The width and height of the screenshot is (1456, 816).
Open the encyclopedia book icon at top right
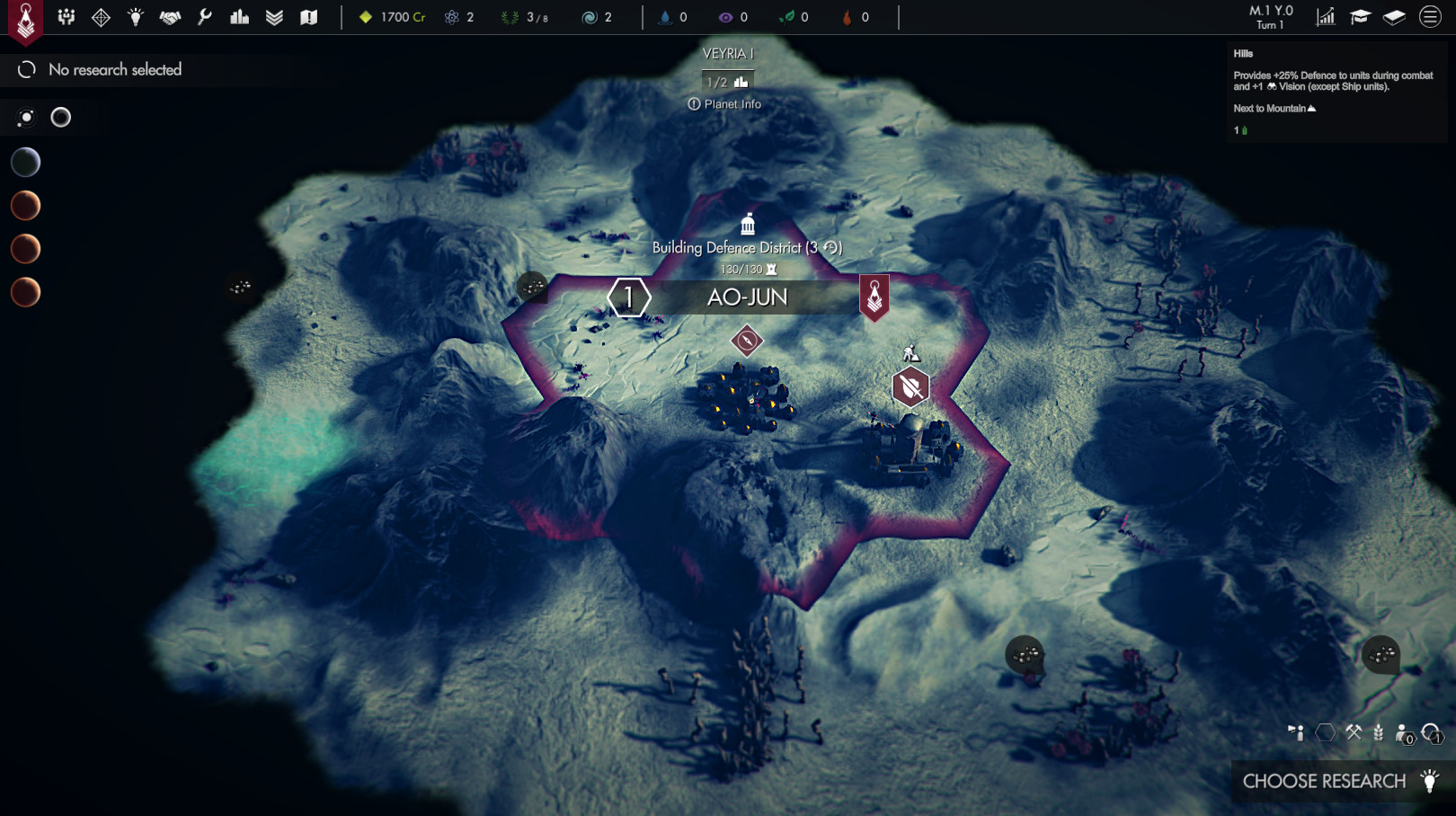pos(1395,16)
